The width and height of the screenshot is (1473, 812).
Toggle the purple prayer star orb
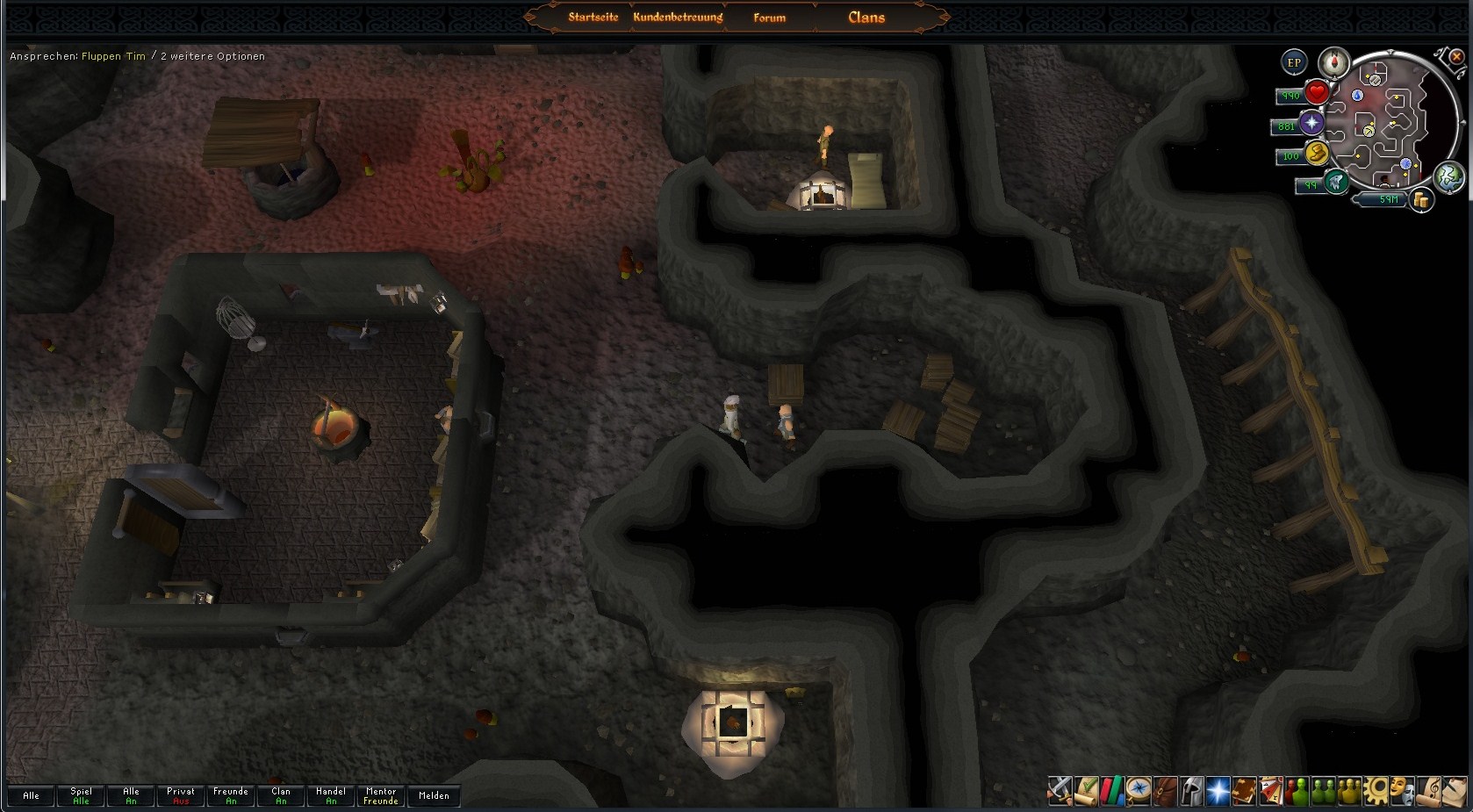(x=1312, y=124)
